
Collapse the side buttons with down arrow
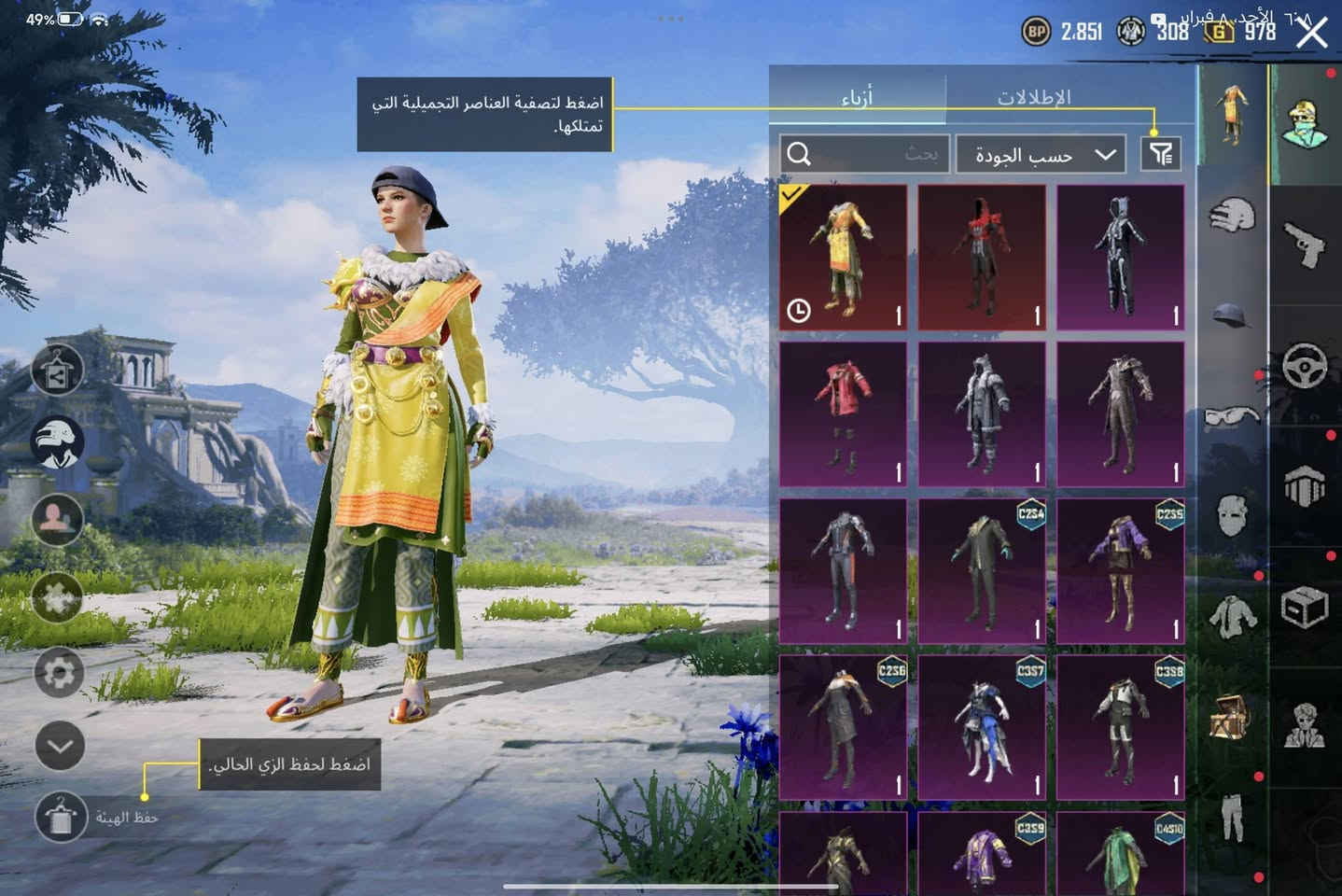point(60,746)
